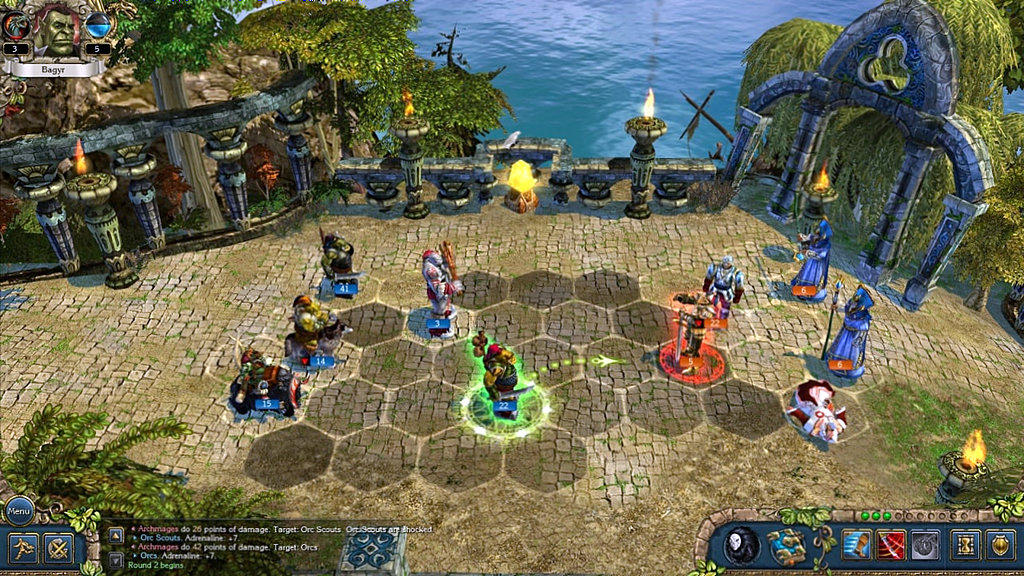Click the golden shield defend button
This screenshot has width=1024, height=576.
tap(1000, 545)
